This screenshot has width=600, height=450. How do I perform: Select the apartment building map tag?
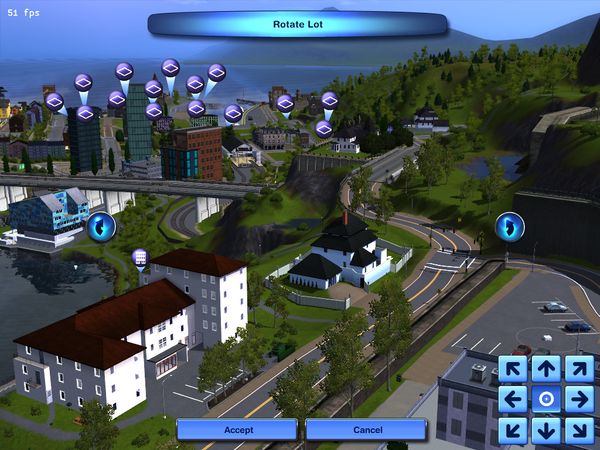coord(140,257)
